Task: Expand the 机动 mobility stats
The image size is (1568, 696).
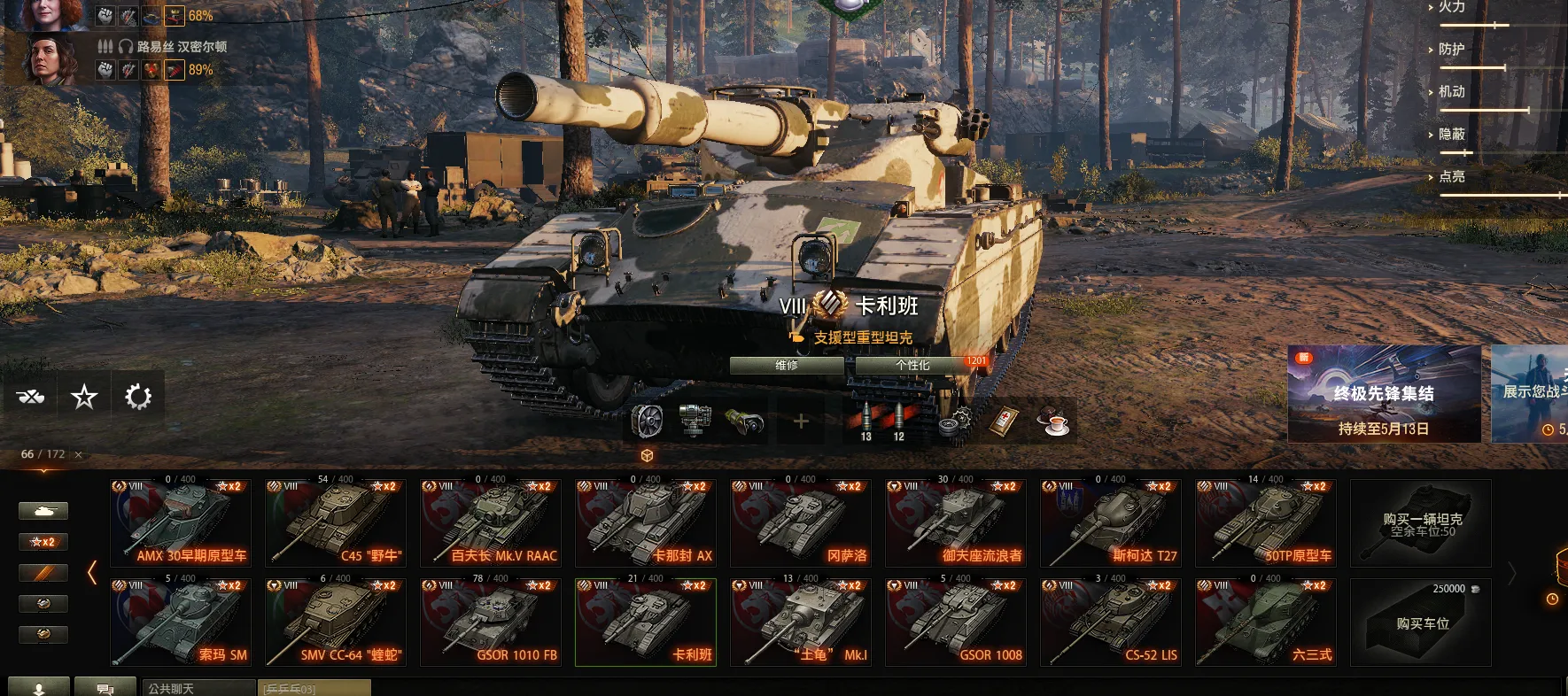Action: [x=1451, y=91]
